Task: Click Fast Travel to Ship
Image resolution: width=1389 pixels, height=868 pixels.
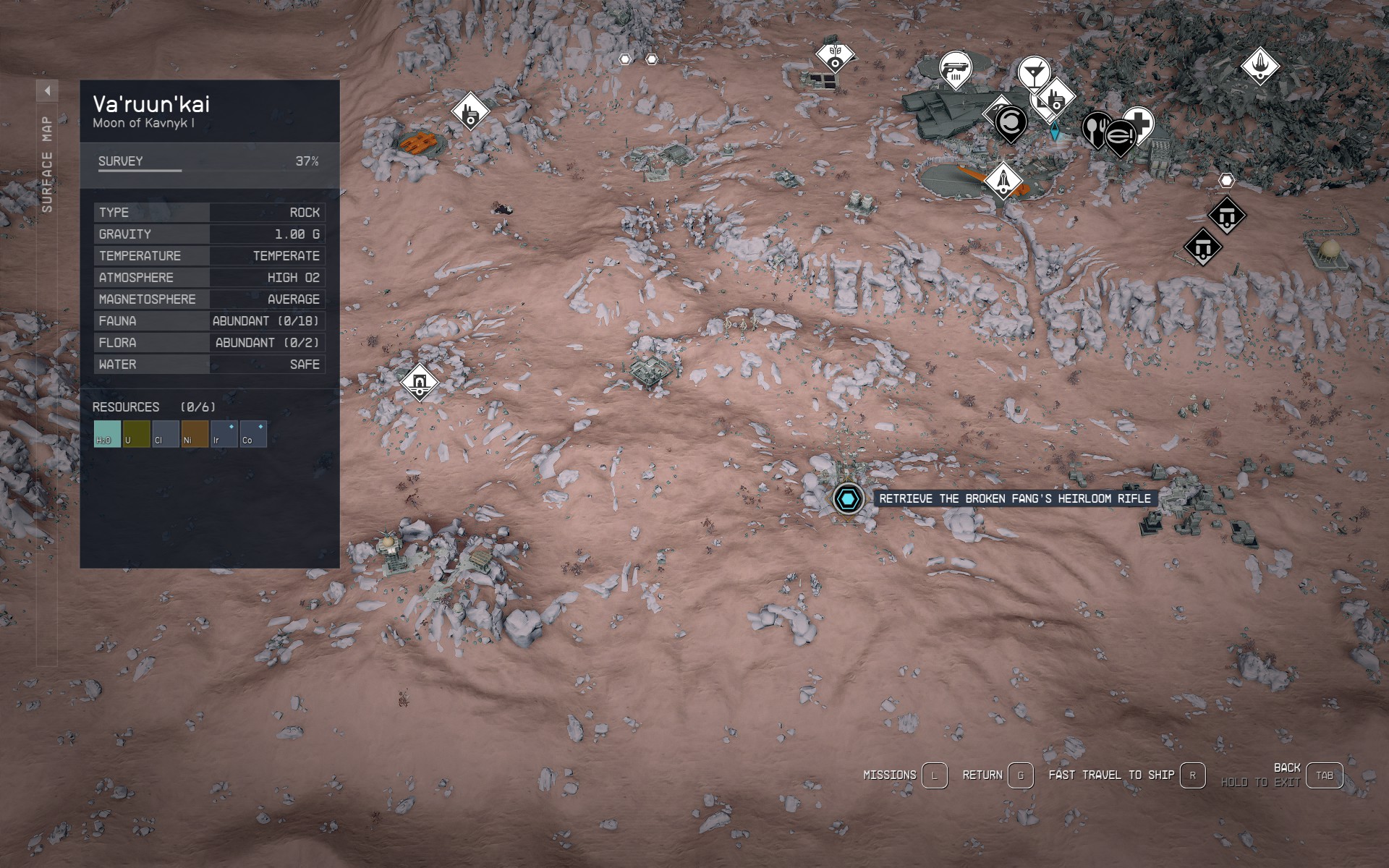Action: (1113, 774)
